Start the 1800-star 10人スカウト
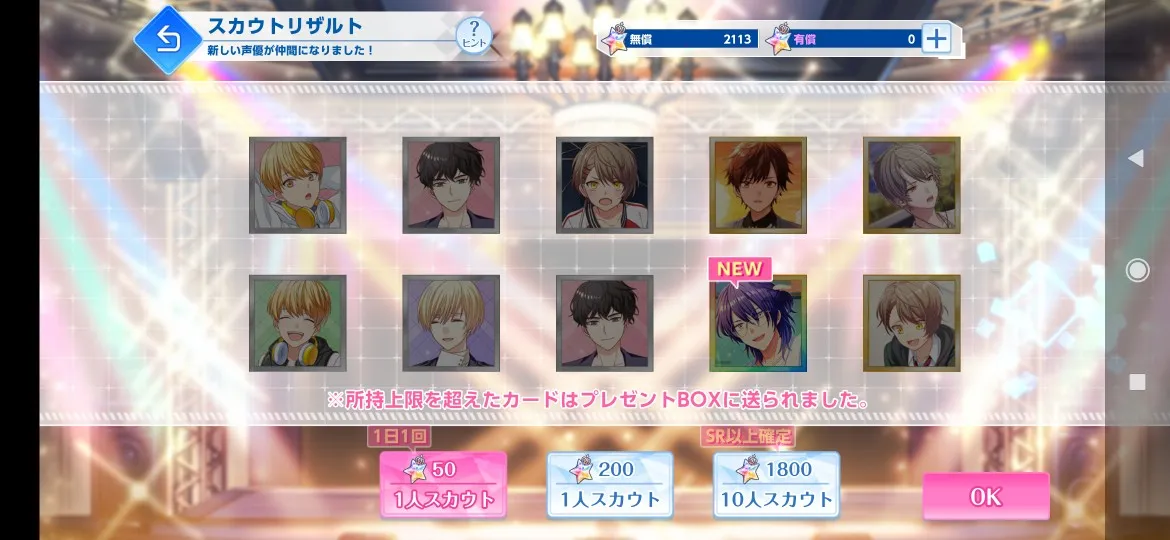 pyautogui.click(x=776, y=484)
